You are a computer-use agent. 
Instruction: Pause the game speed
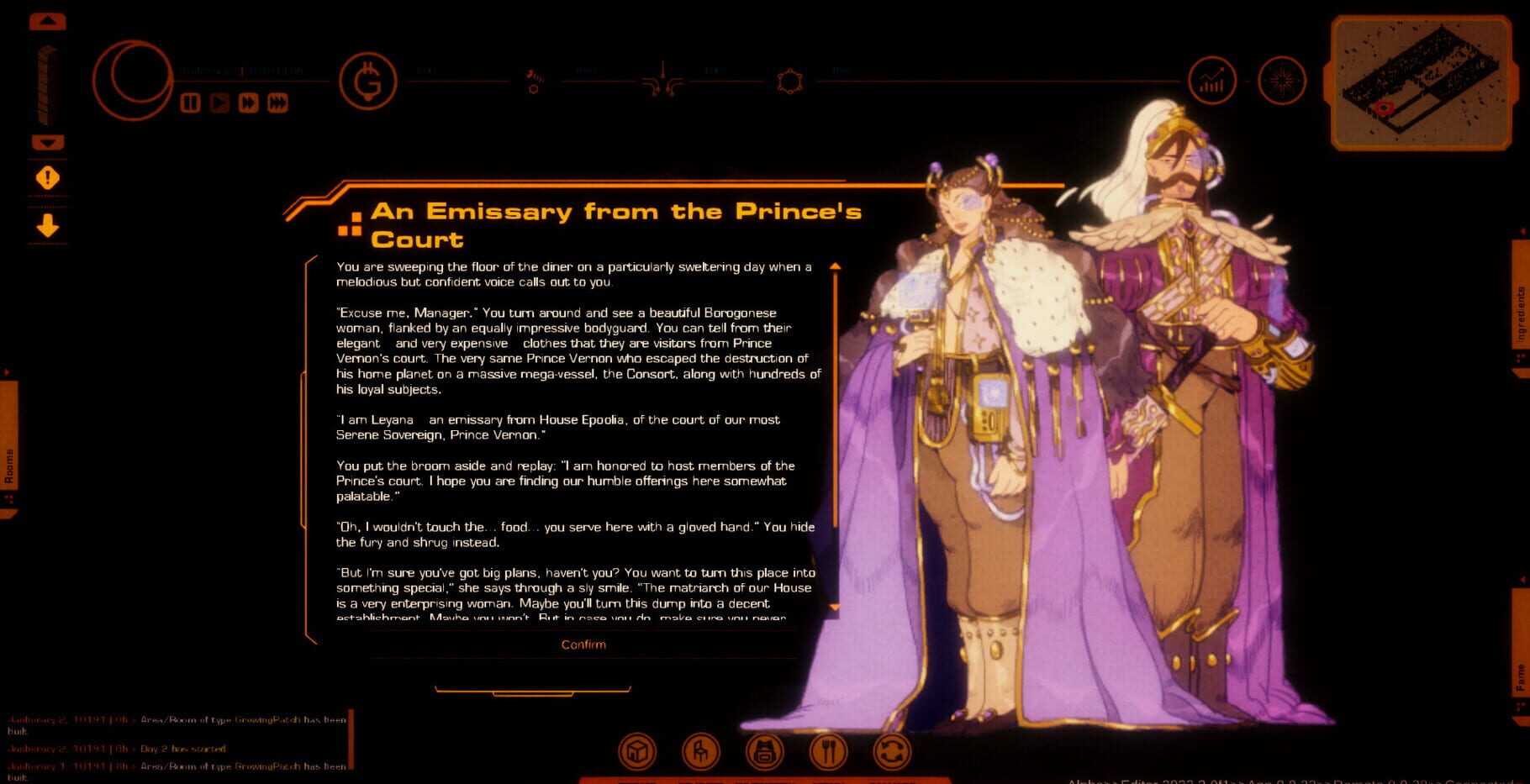[191, 103]
